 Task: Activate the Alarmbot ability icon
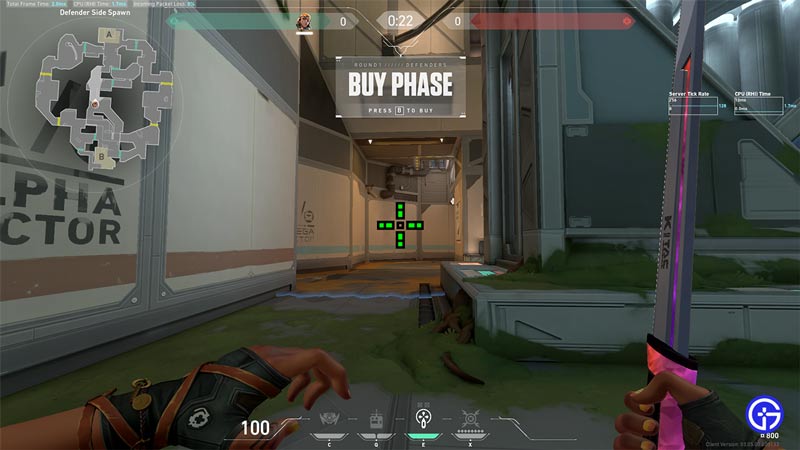pos(377,420)
